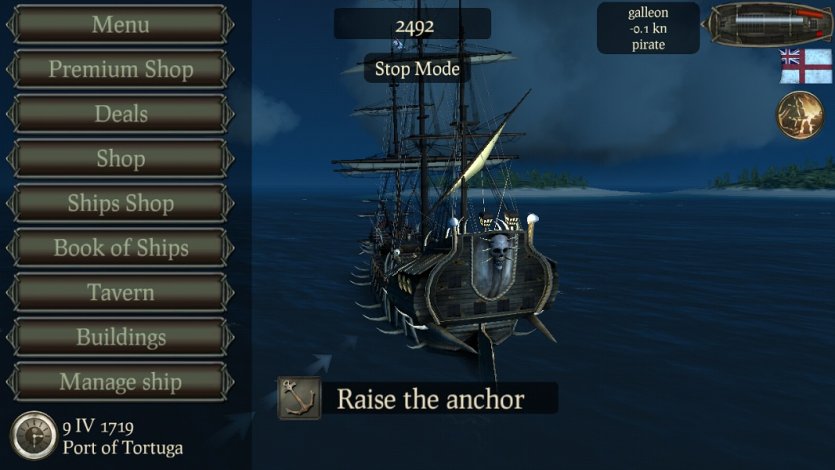Open the Premium Shop
The height and width of the screenshot is (470, 835).
pyautogui.click(x=120, y=69)
